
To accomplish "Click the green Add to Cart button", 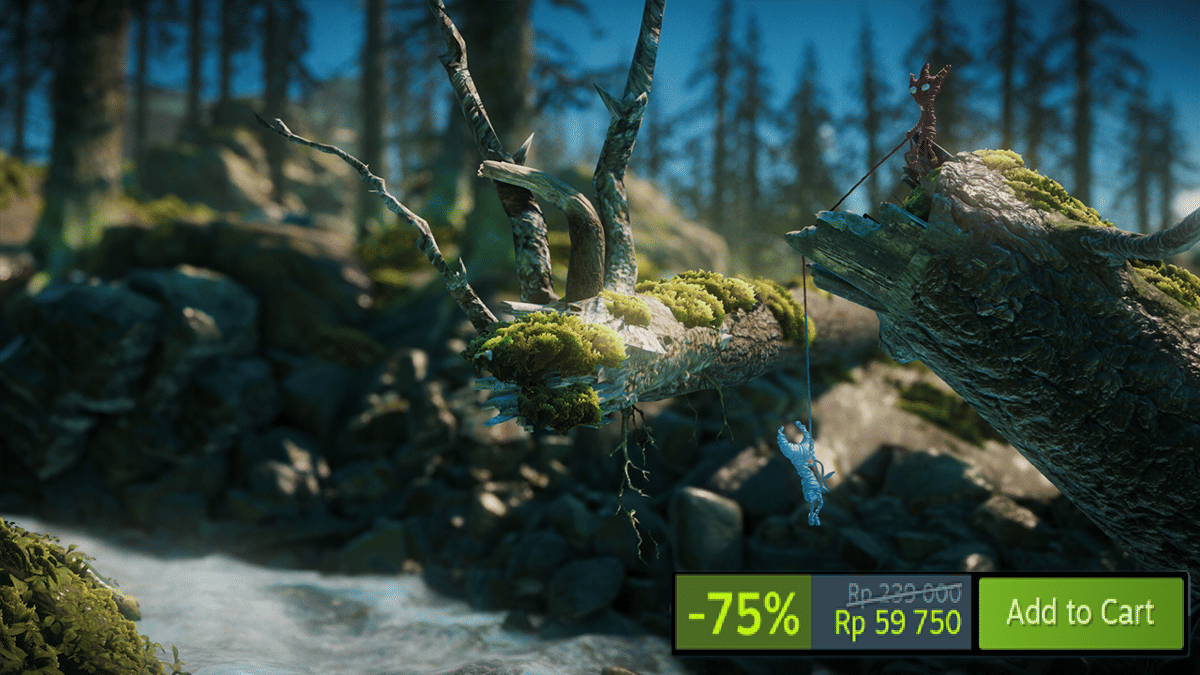I will 1080,612.
